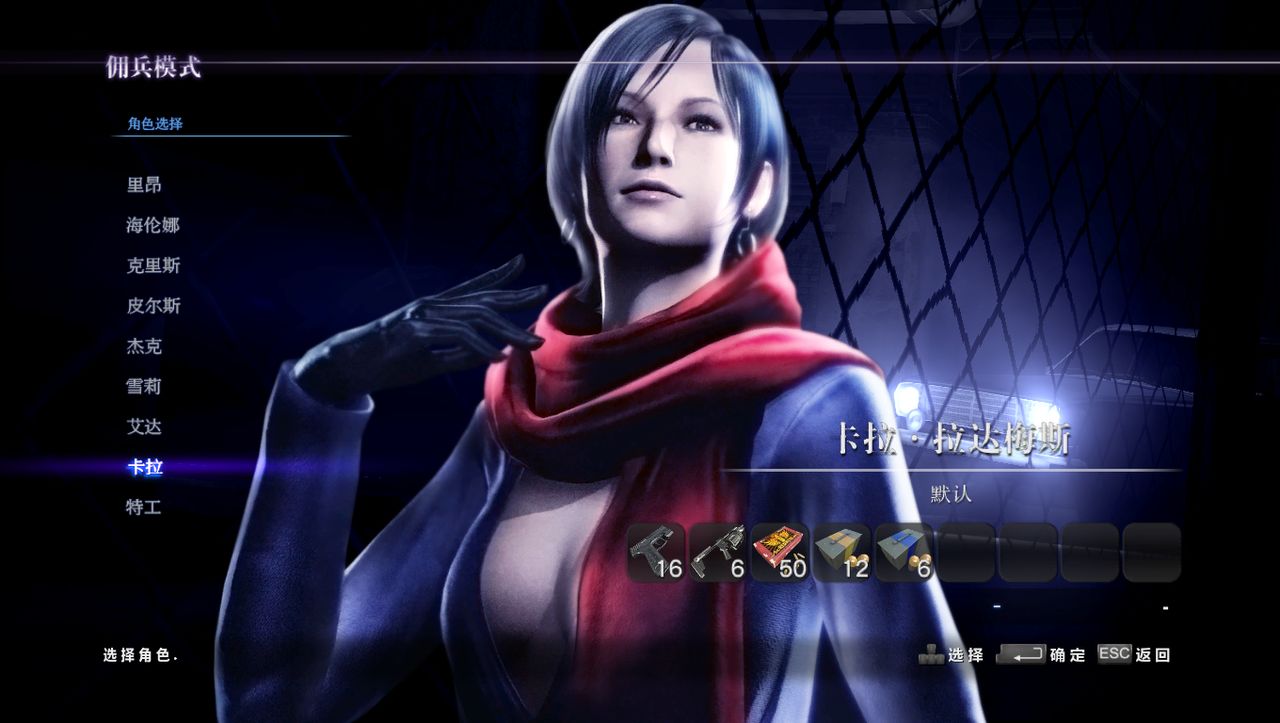Choose the 特工 character option
Image resolution: width=1280 pixels, height=723 pixels.
pos(144,507)
